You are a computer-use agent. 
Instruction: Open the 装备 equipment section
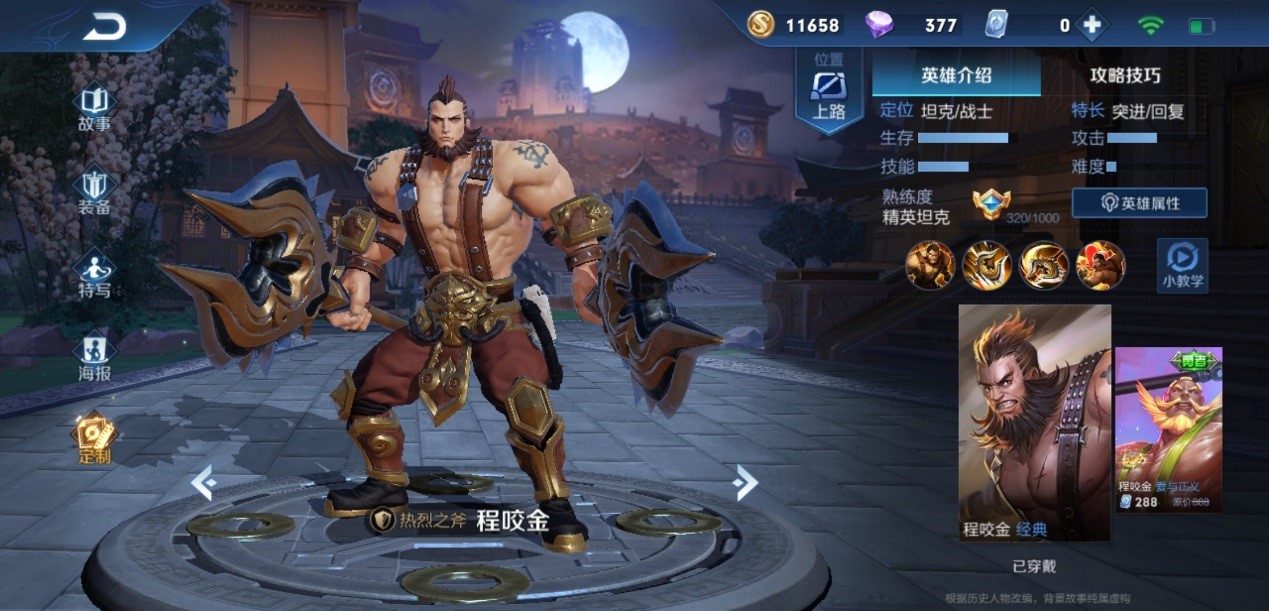(95, 192)
